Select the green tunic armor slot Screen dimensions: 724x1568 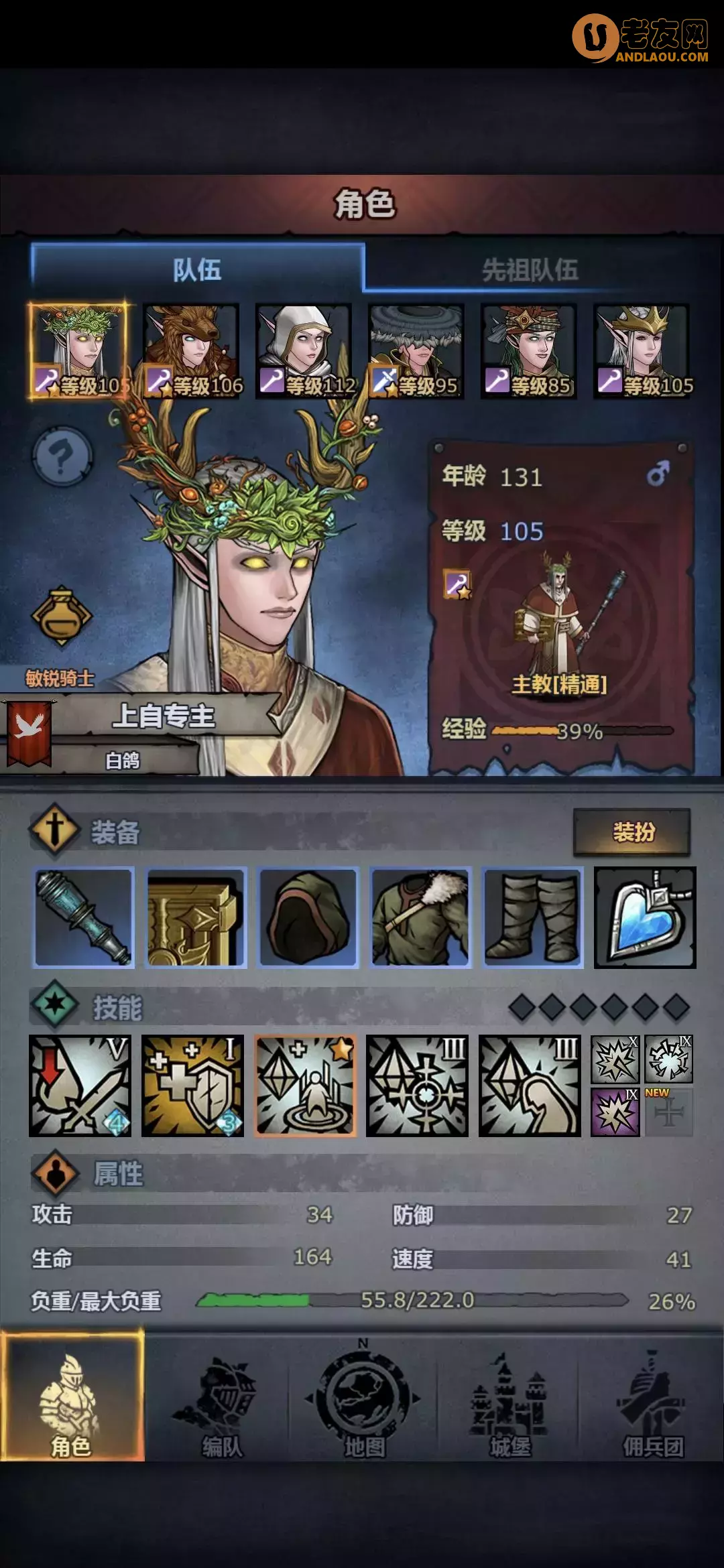[421, 917]
